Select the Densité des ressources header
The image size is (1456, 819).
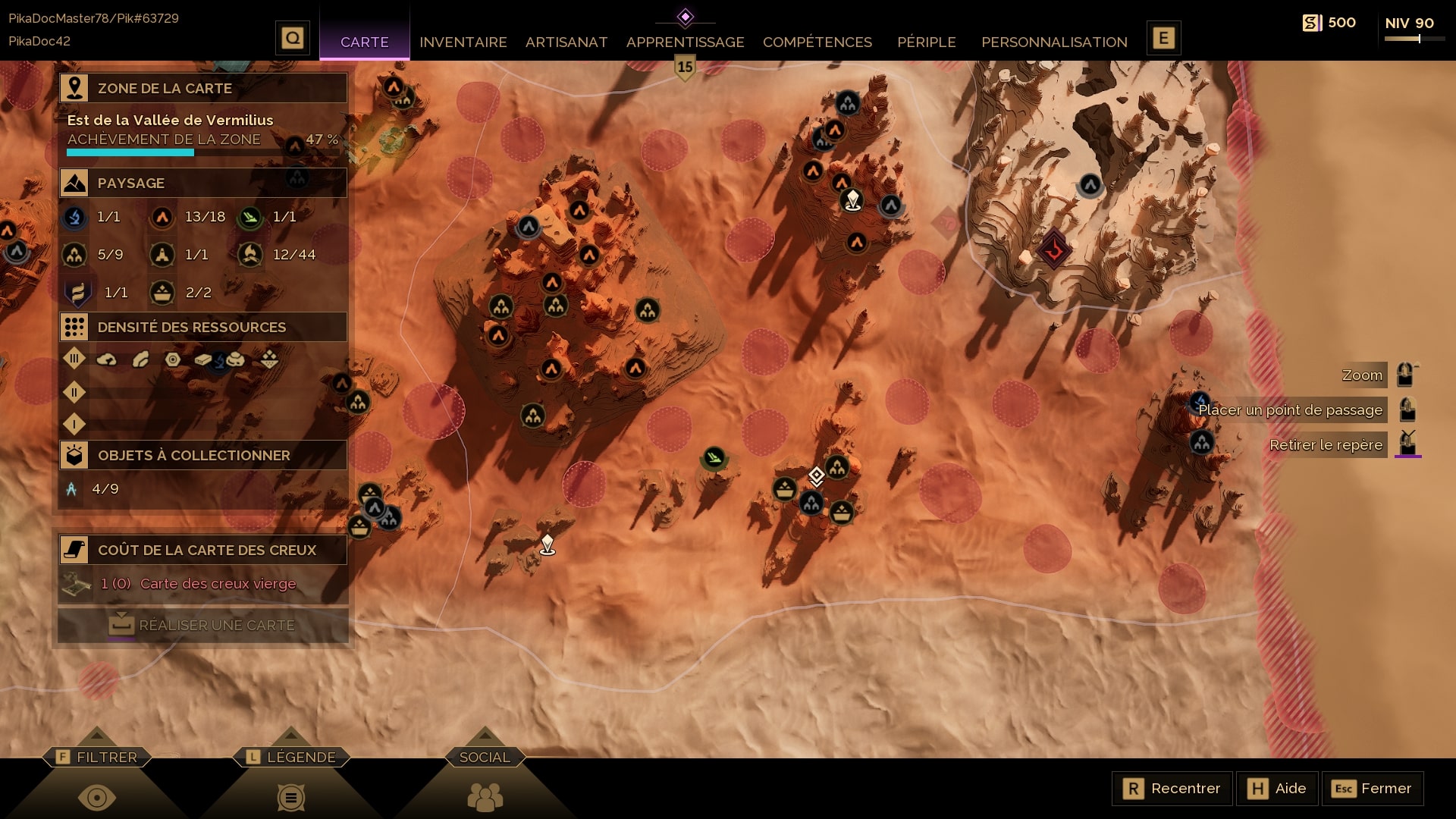point(203,327)
